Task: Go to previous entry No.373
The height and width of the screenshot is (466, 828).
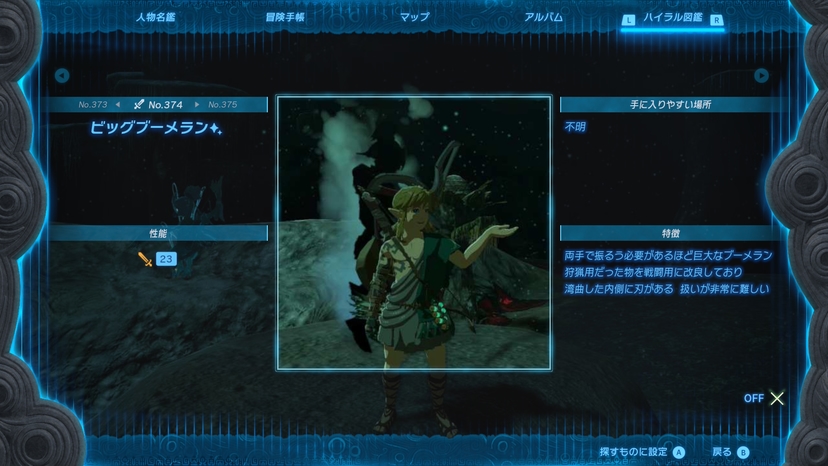Action: point(93,104)
